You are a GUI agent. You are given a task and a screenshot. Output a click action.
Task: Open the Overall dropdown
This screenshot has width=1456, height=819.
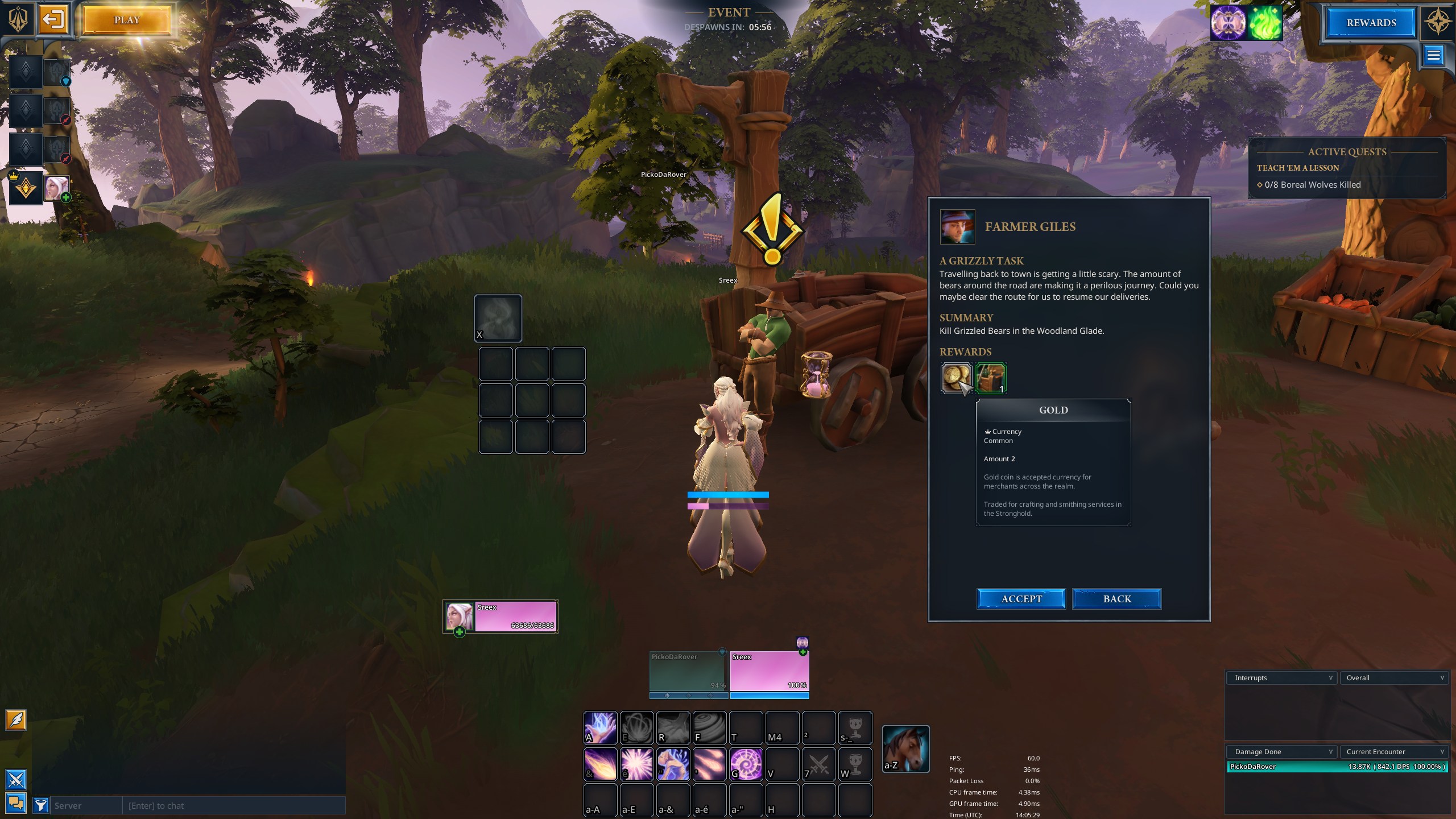point(1393,677)
